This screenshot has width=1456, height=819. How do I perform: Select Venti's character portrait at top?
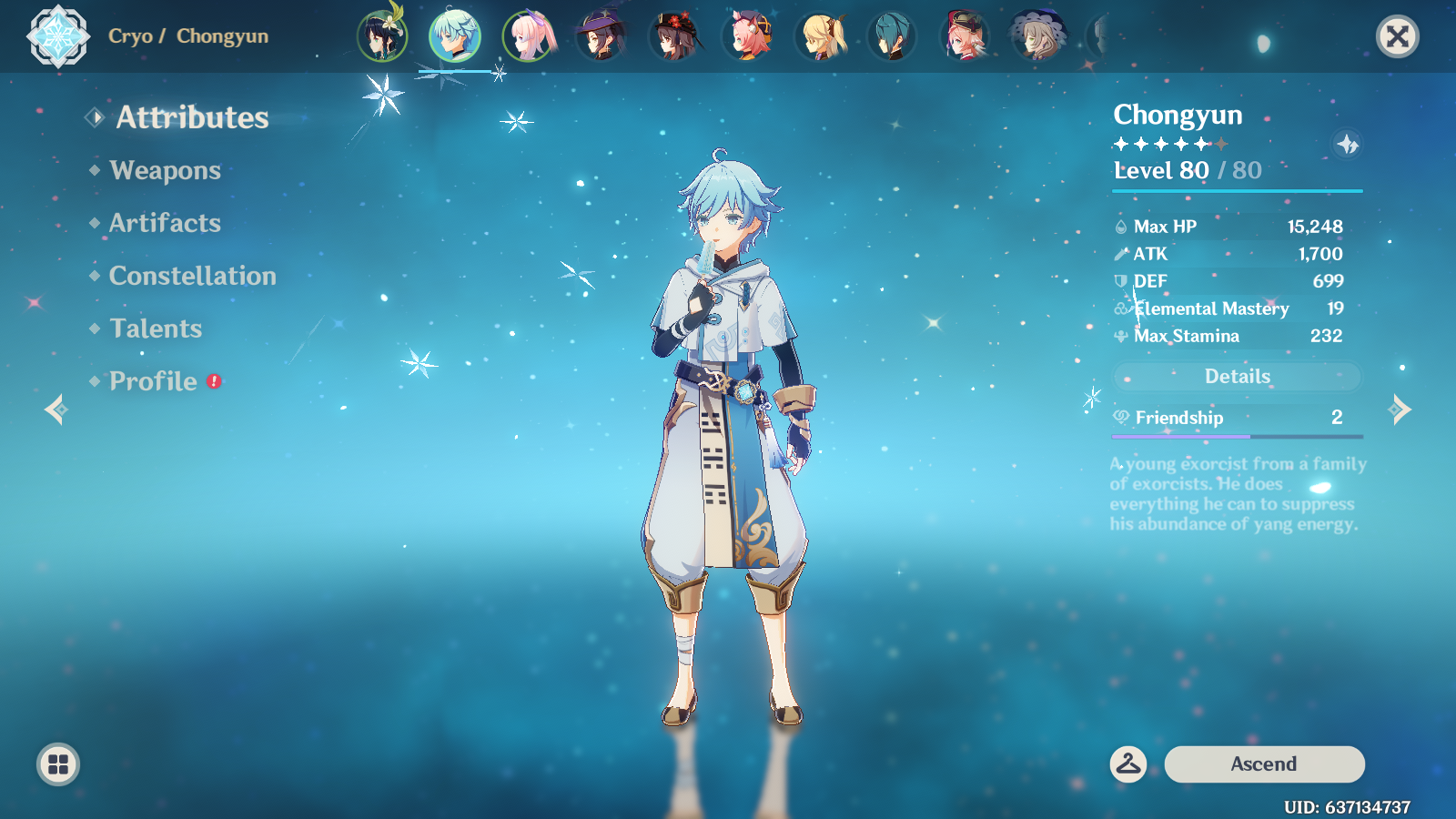point(383,36)
